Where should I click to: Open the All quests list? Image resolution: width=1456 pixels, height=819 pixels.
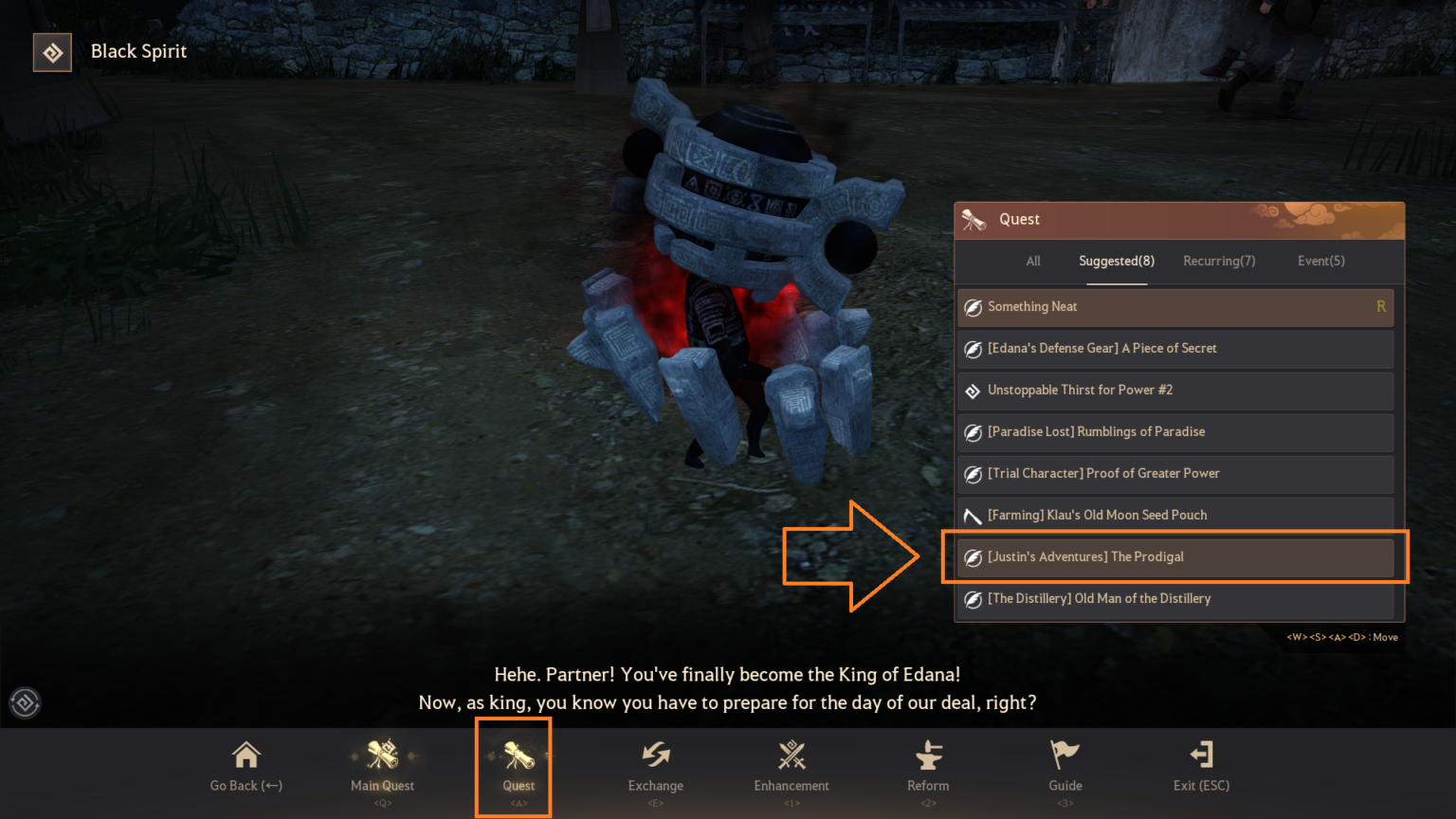pos(1032,261)
